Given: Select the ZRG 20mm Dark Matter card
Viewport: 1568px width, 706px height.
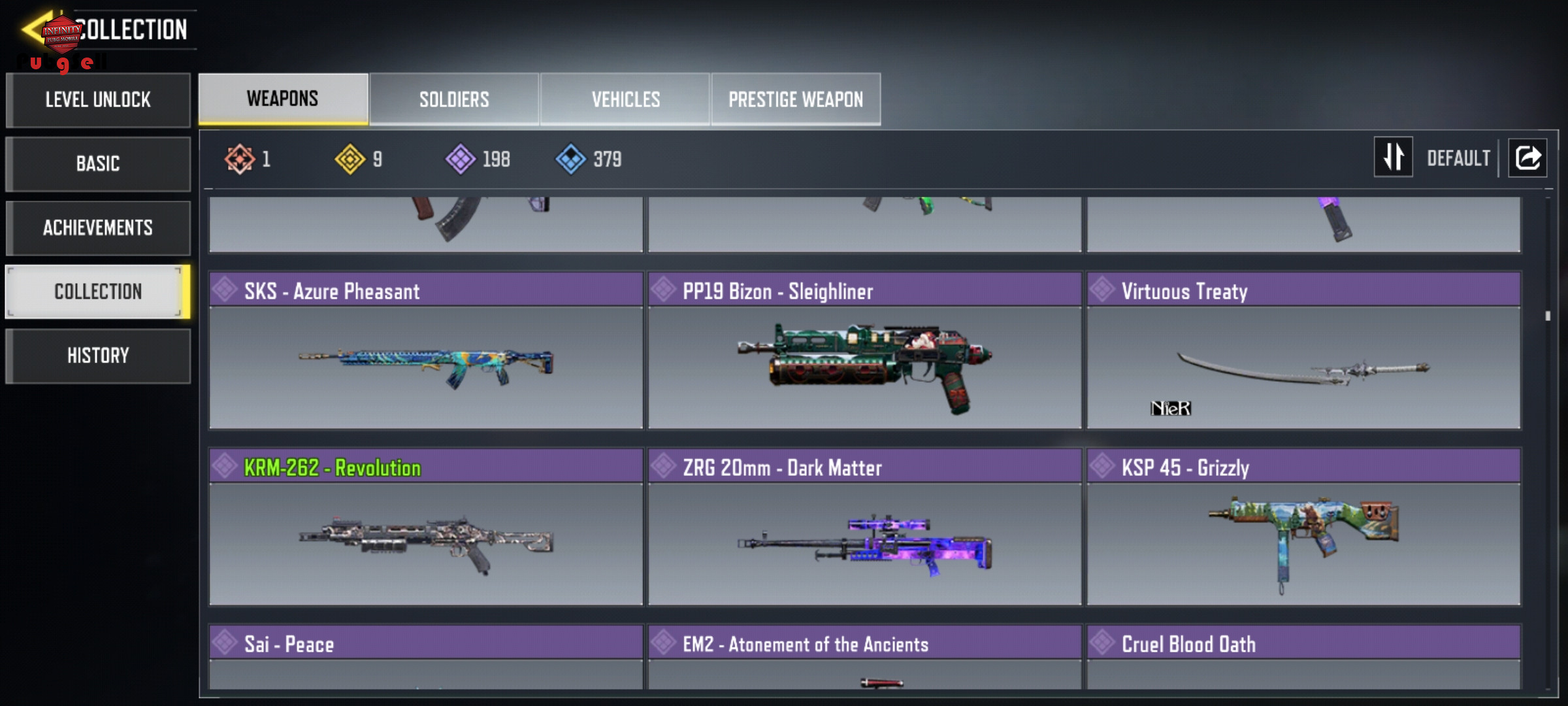Looking at the screenshot, I should point(864,528).
